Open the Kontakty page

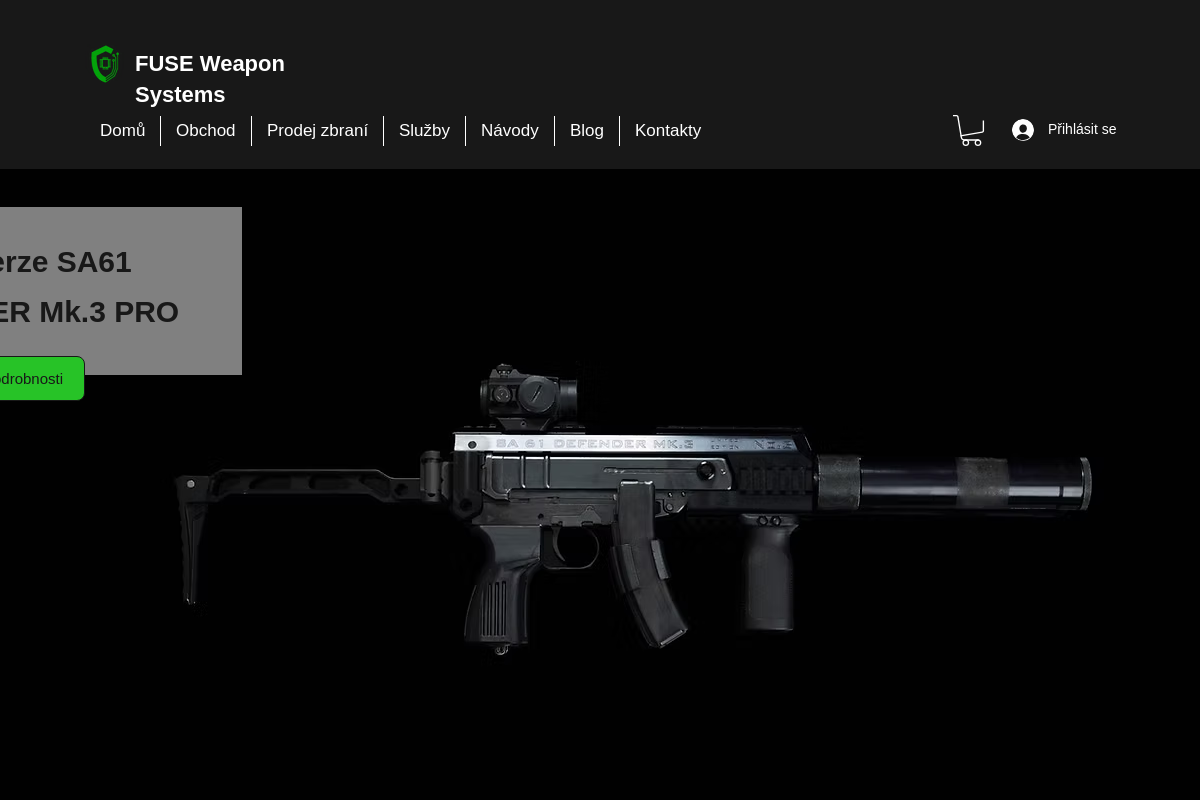tap(667, 131)
